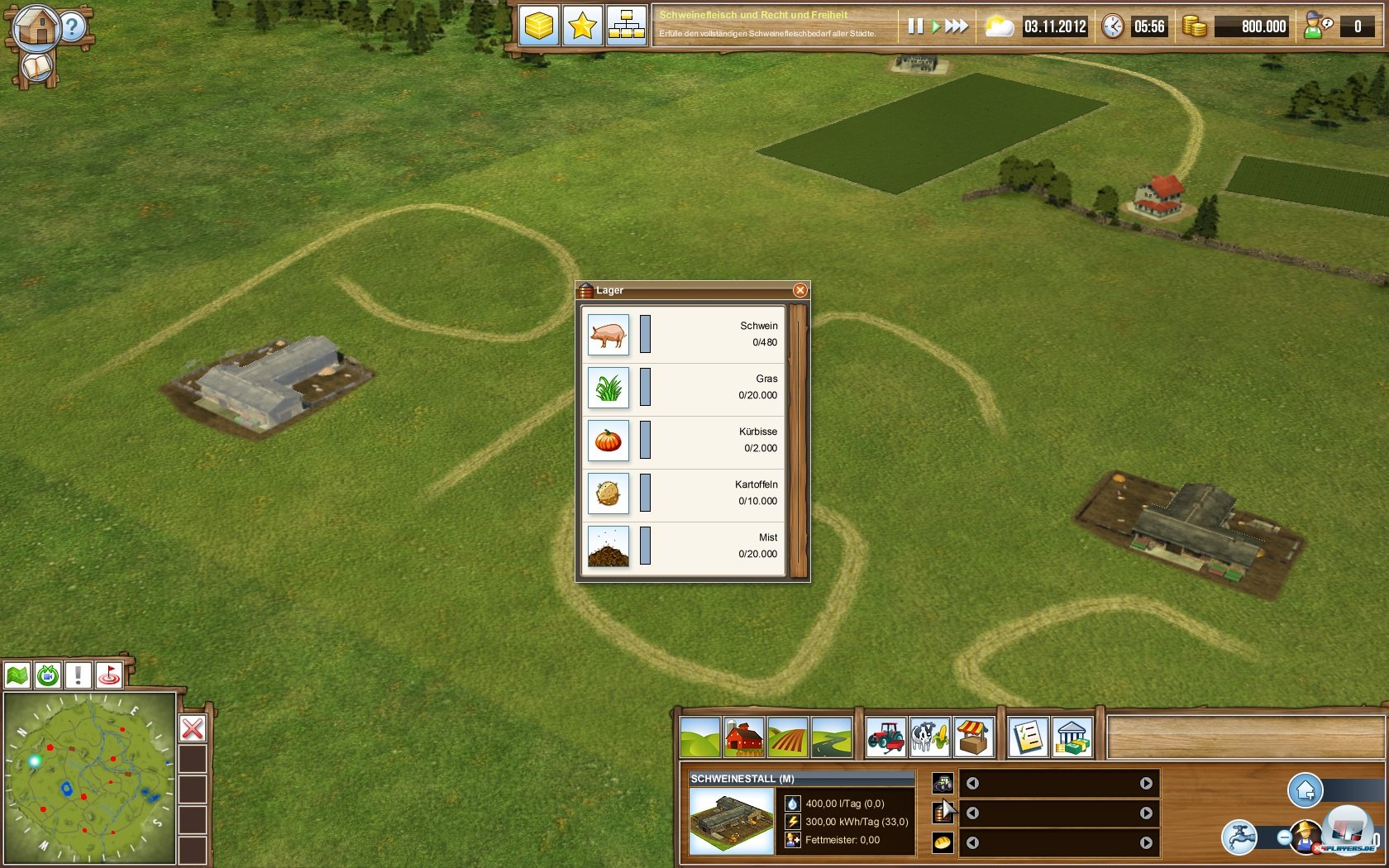Viewport: 1389px width, 868px height.
Task: Open the red barn building menu
Action: click(744, 737)
